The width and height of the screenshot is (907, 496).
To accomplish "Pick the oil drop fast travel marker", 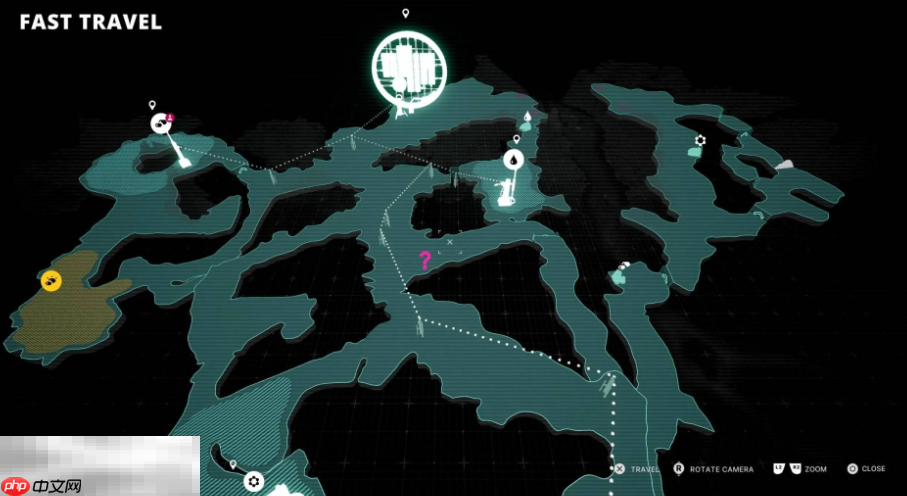I will click(513, 159).
